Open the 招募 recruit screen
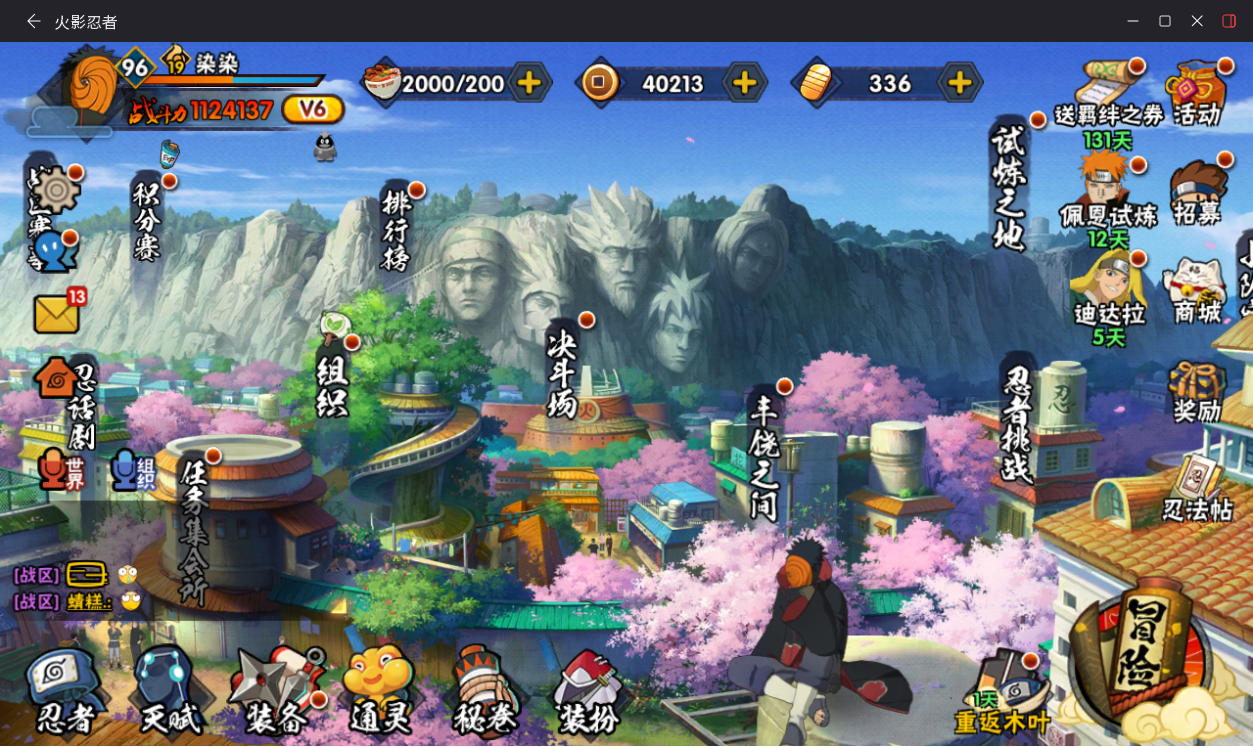 1198,195
